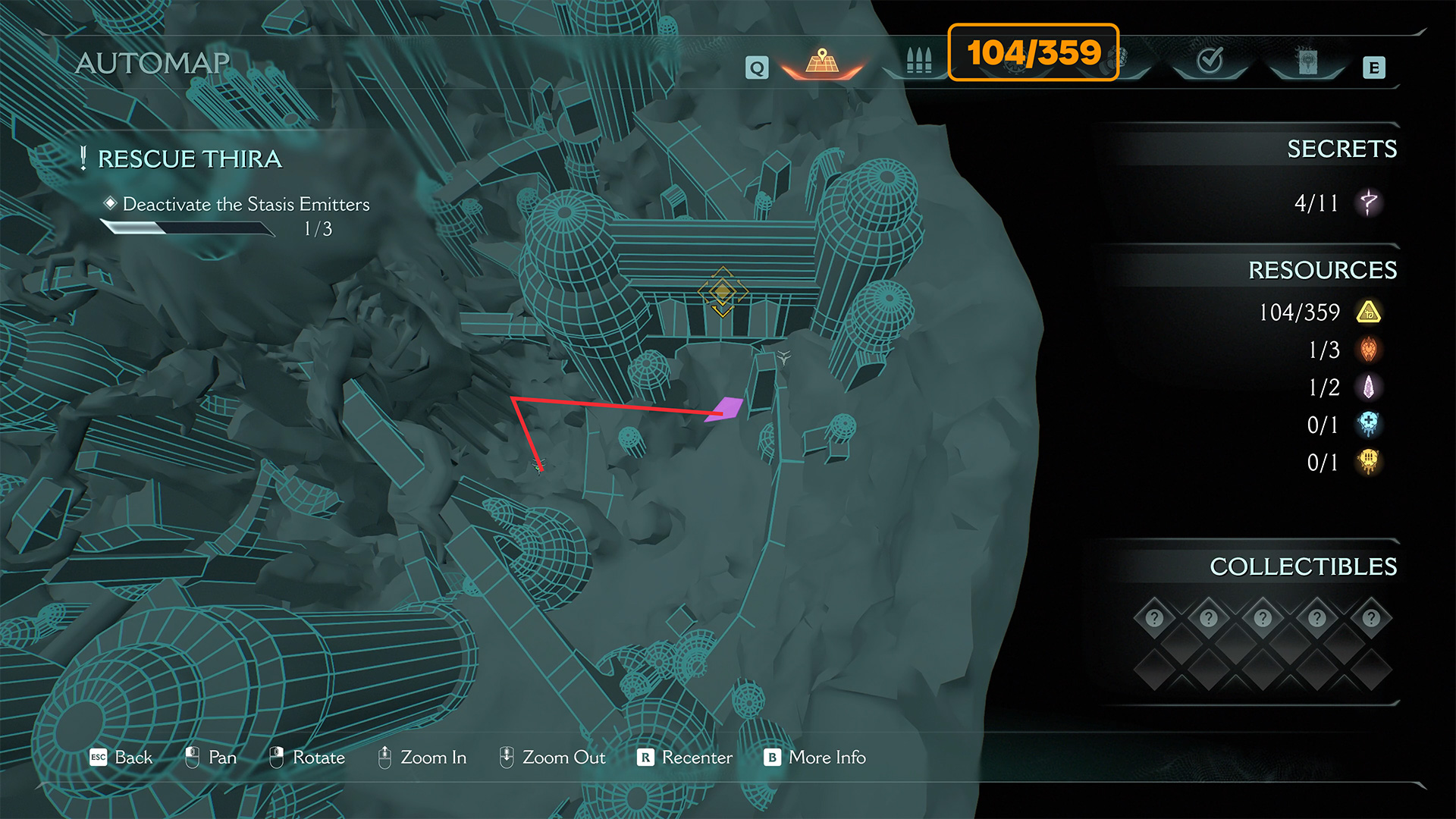Switch to the codex book tab

[1307, 62]
